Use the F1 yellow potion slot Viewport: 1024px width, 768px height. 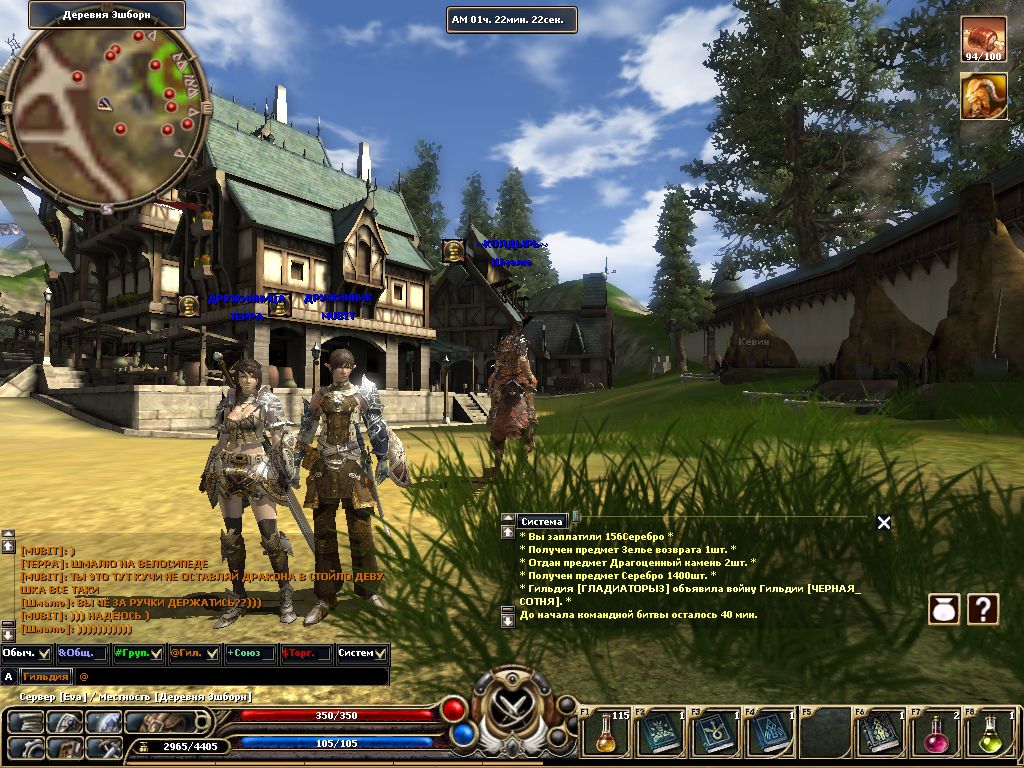[x=606, y=733]
